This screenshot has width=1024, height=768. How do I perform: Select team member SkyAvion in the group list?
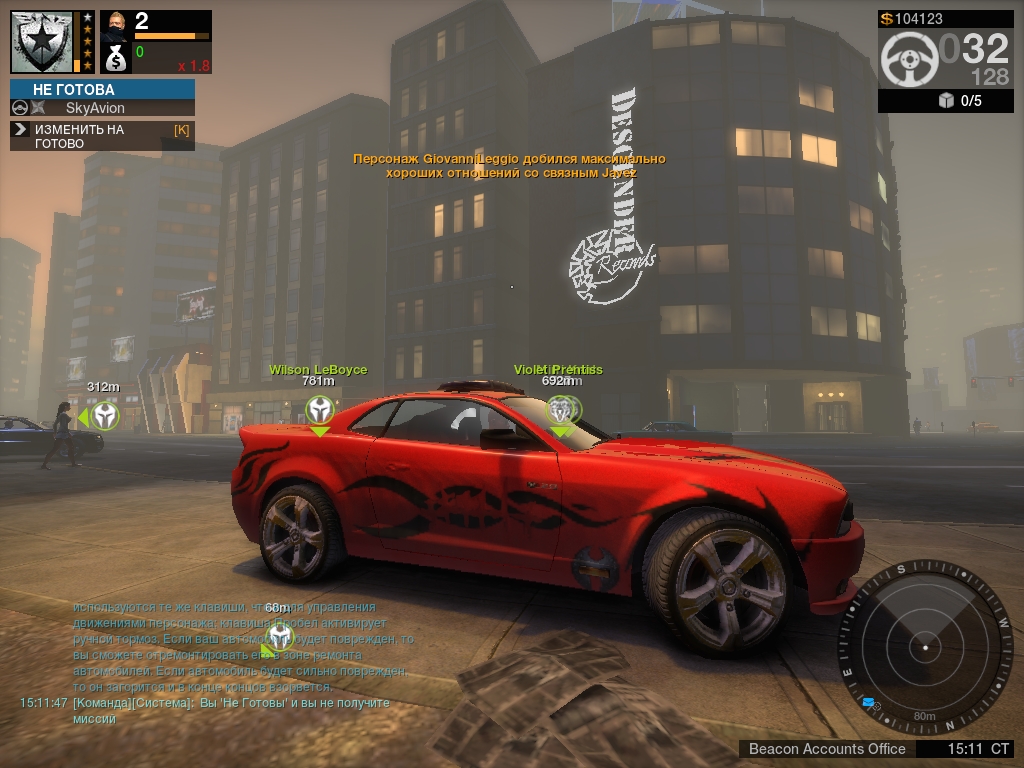point(95,108)
